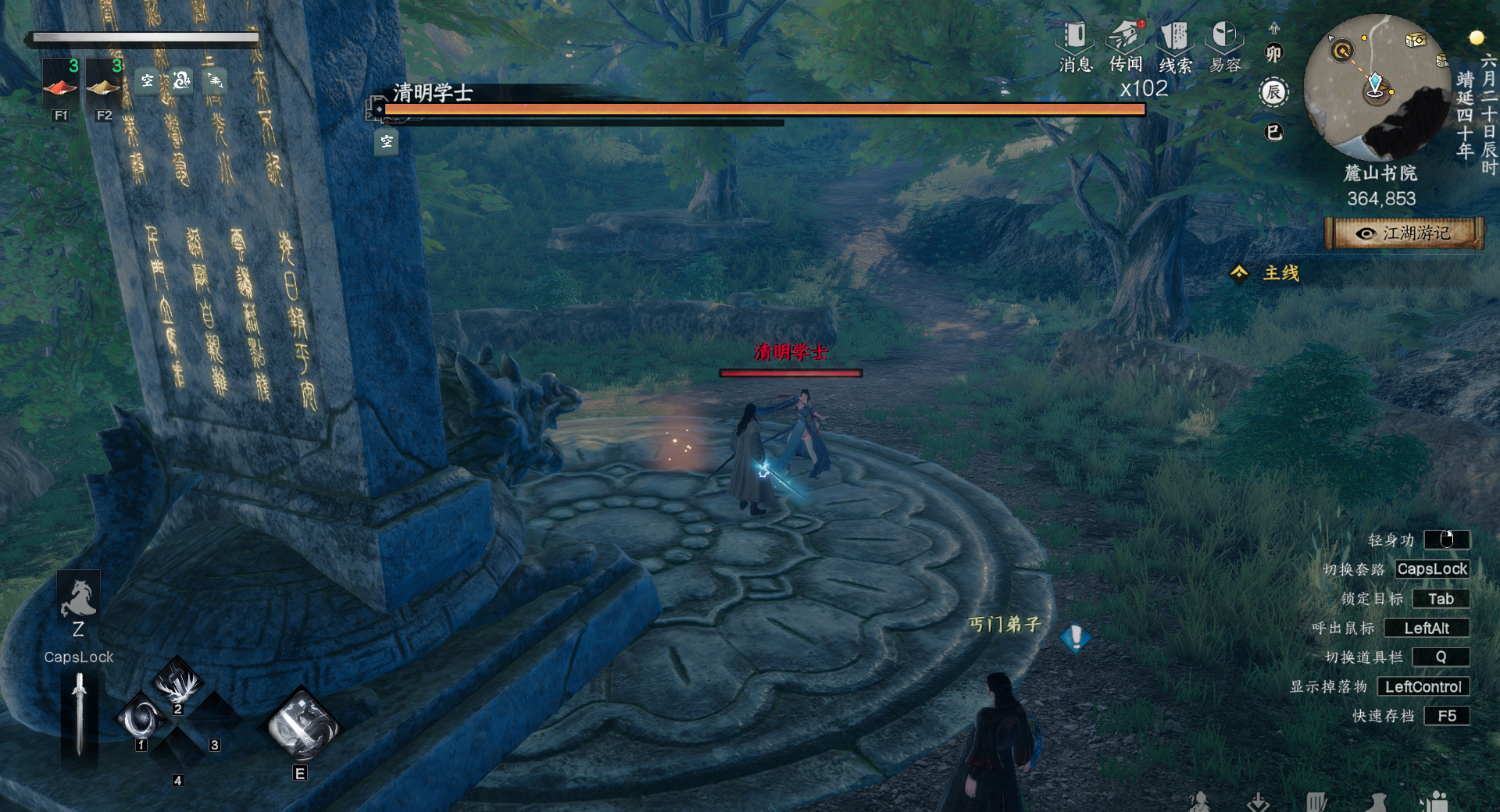
Task: Open the circular minimap
Action: click(x=1377, y=87)
